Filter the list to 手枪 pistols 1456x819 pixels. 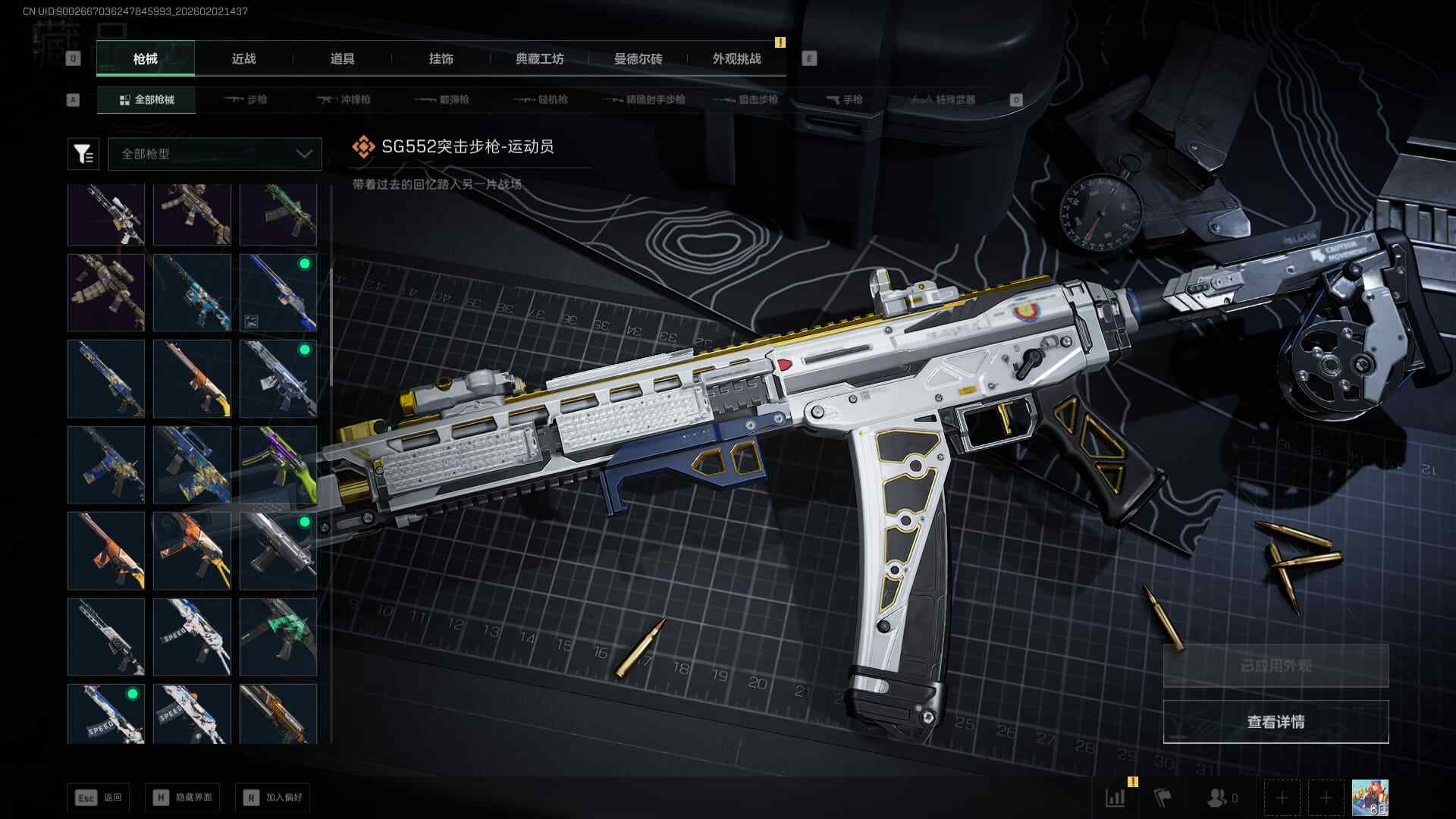844,100
